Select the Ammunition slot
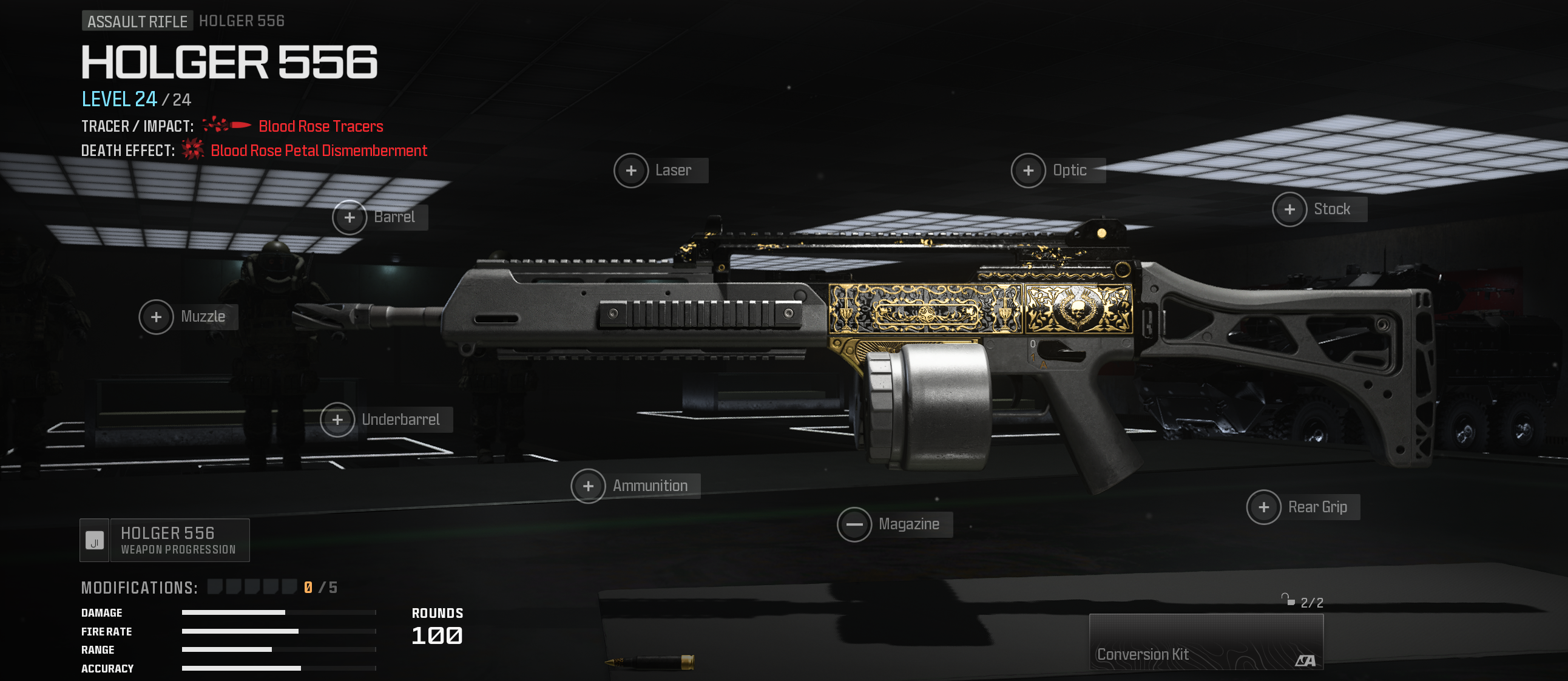1568x681 pixels. click(588, 486)
